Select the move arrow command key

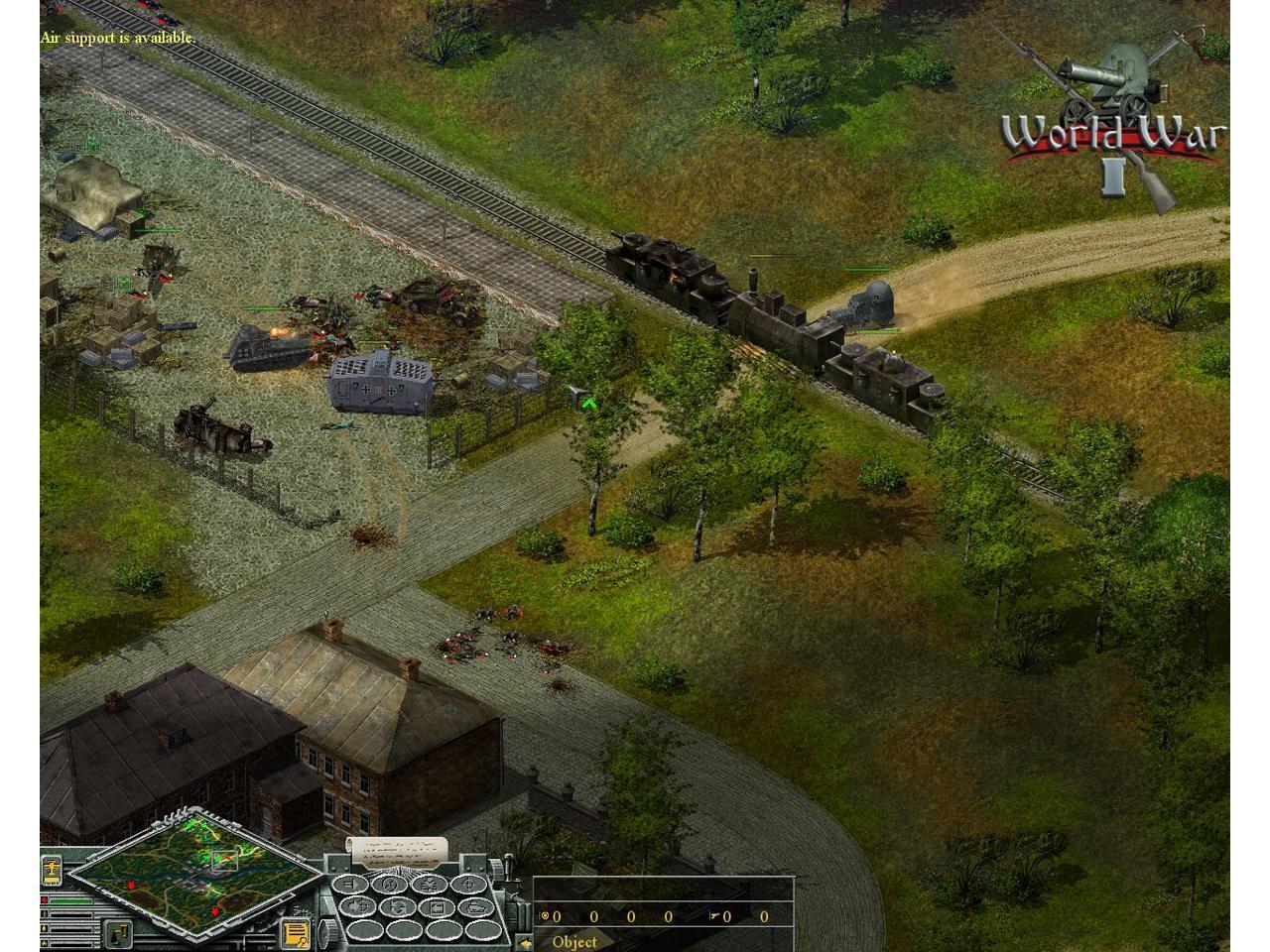coord(350,885)
